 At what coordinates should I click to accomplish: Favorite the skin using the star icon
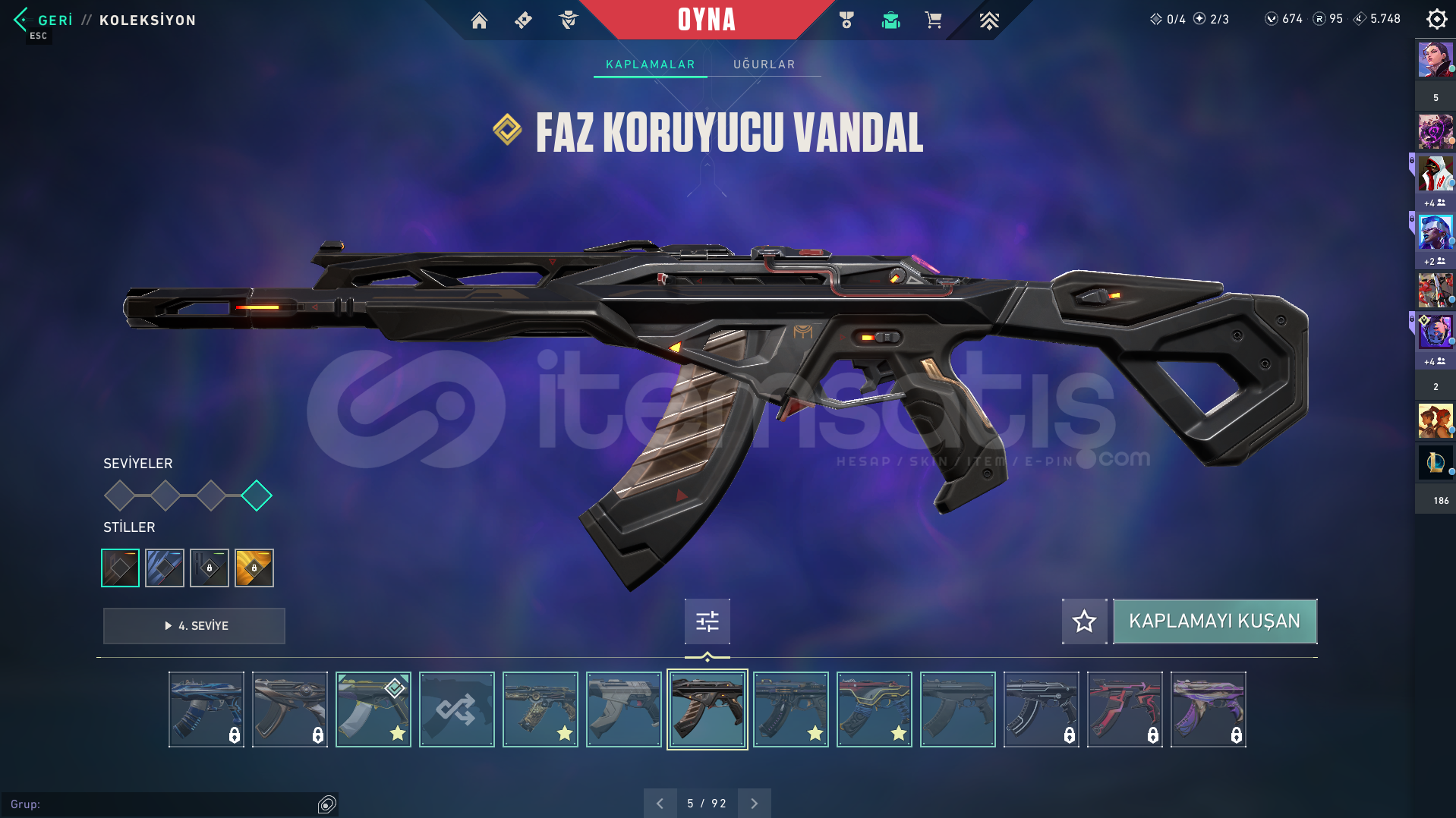1084,621
